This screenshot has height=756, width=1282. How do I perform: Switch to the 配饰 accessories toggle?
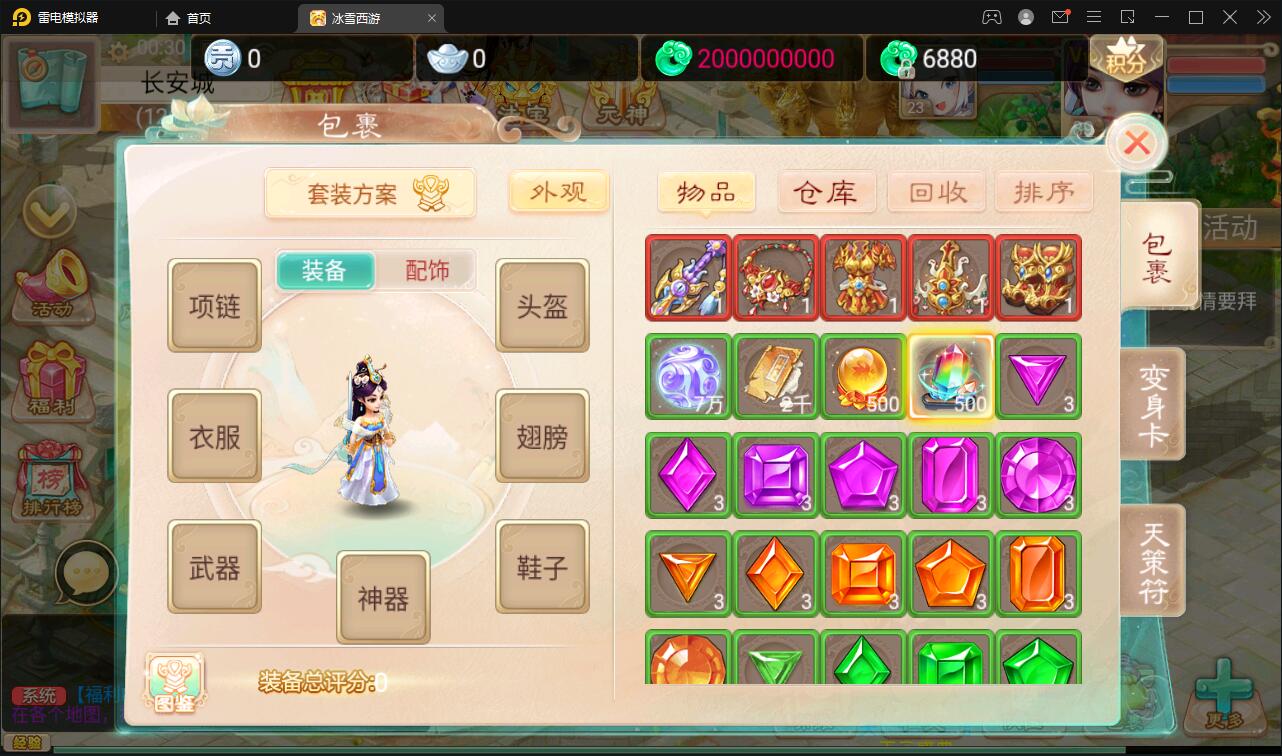tap(425, 270)
